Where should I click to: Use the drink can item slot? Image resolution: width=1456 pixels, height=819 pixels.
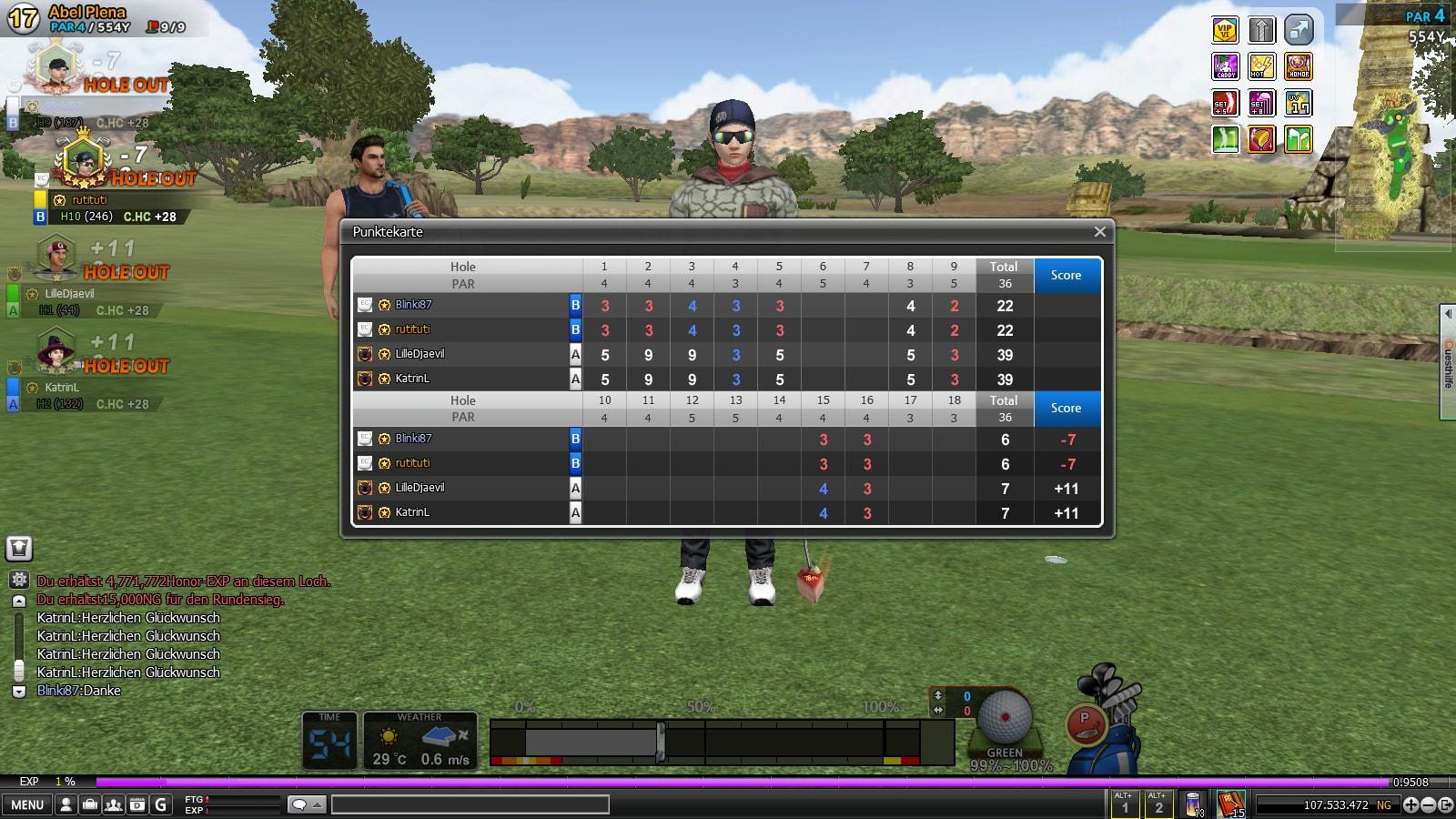pyautogui.click(x=1194, y=804)
